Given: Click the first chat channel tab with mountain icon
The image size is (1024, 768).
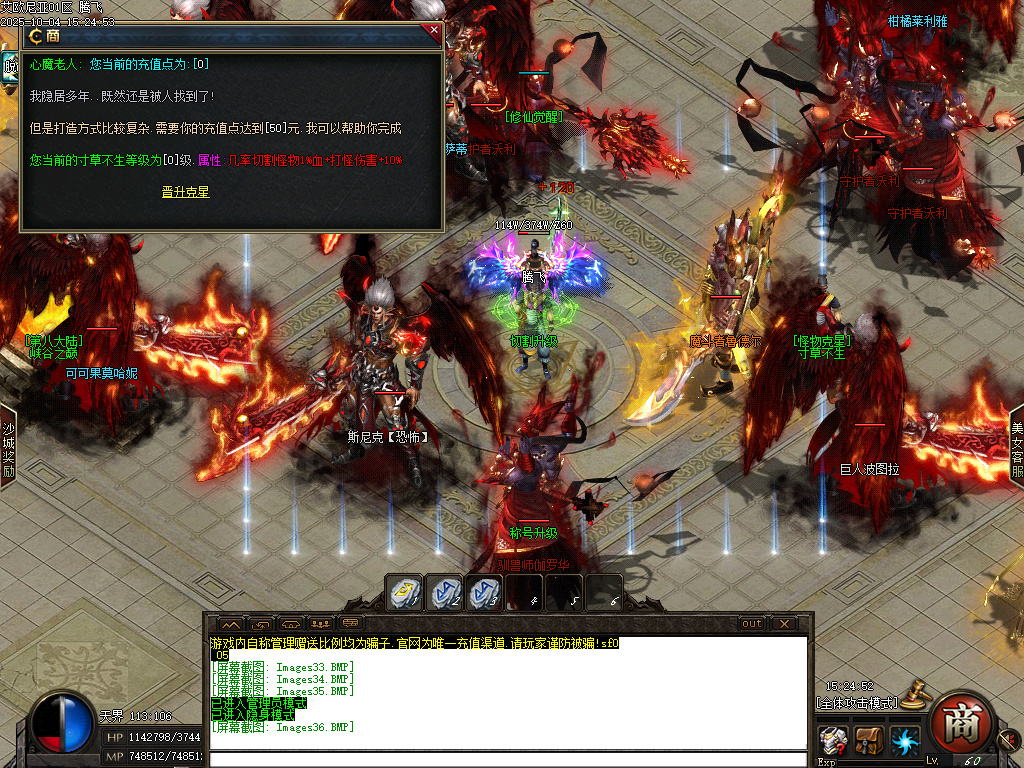Looking at the screenshot, I should click(x=228, y=623).
